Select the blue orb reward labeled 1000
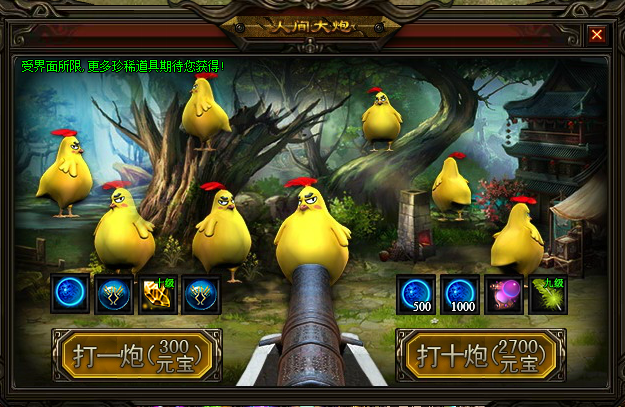The height and width of the screenshot is (407, 625). click(459, 295)
